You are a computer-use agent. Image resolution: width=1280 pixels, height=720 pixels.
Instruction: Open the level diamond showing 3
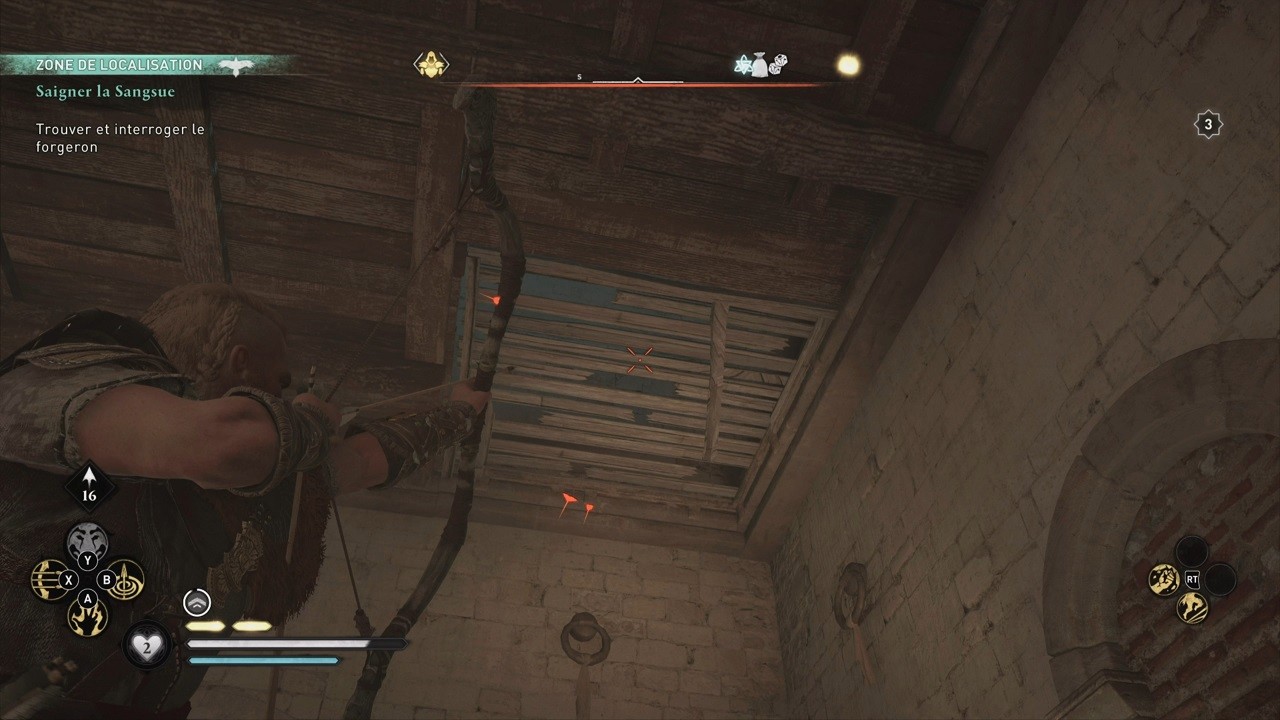click(1208, 124)
